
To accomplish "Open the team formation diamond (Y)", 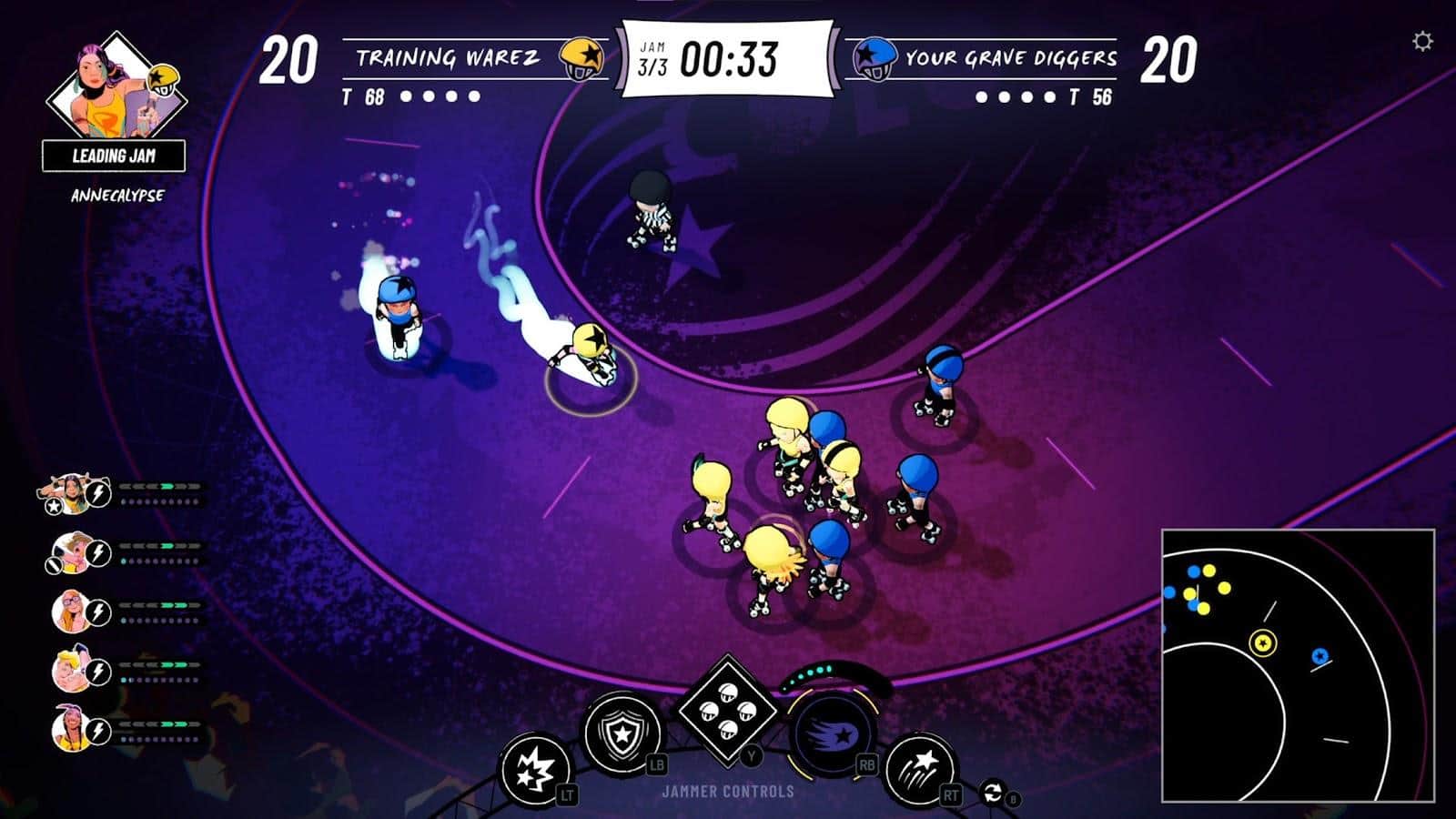I will coord(727,713).
